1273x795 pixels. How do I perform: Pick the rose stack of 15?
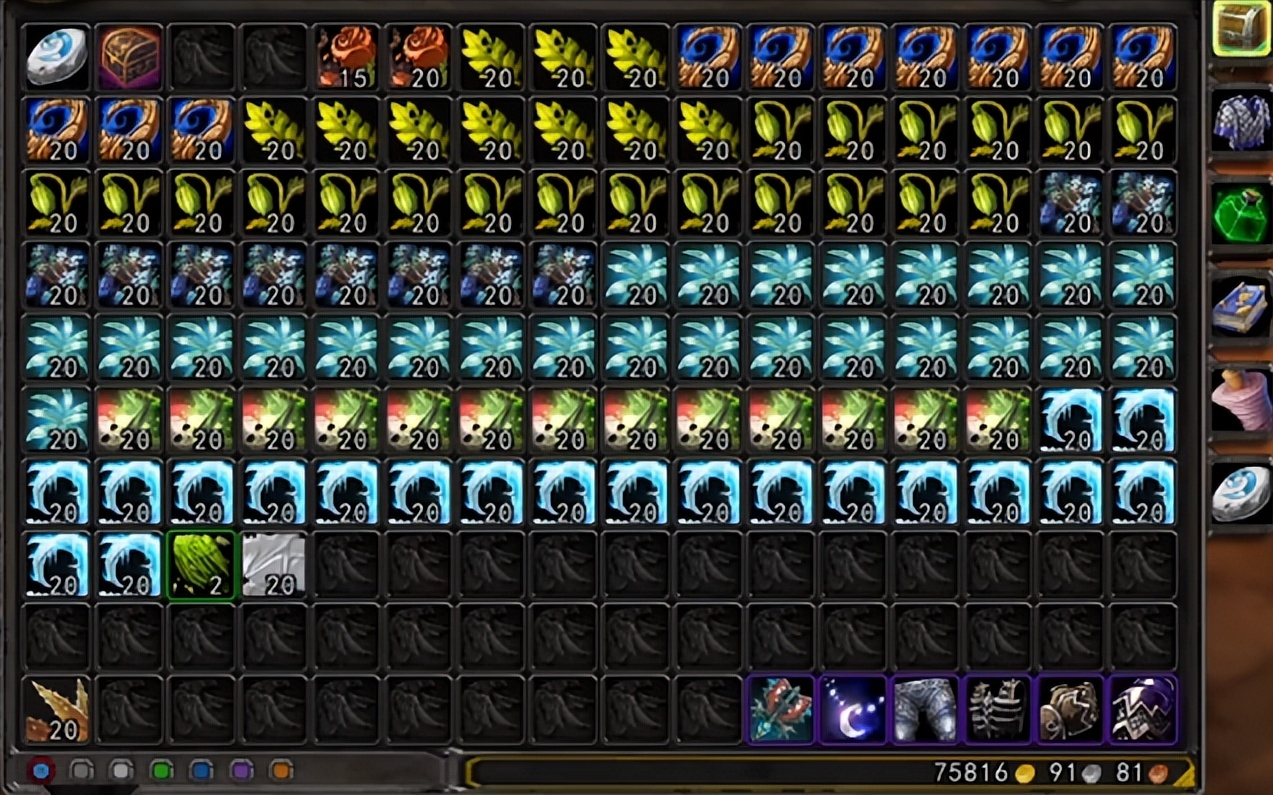tap(346, 56)
